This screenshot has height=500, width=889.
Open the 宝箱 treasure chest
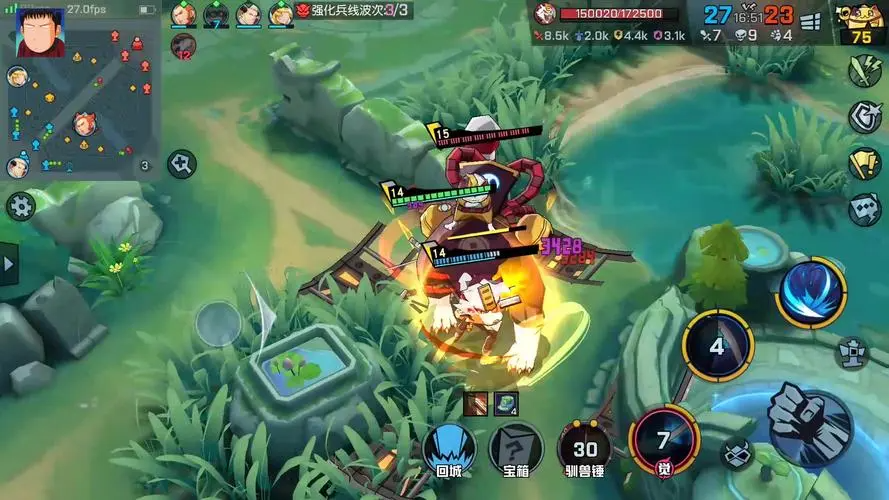(x=516, y=449)
